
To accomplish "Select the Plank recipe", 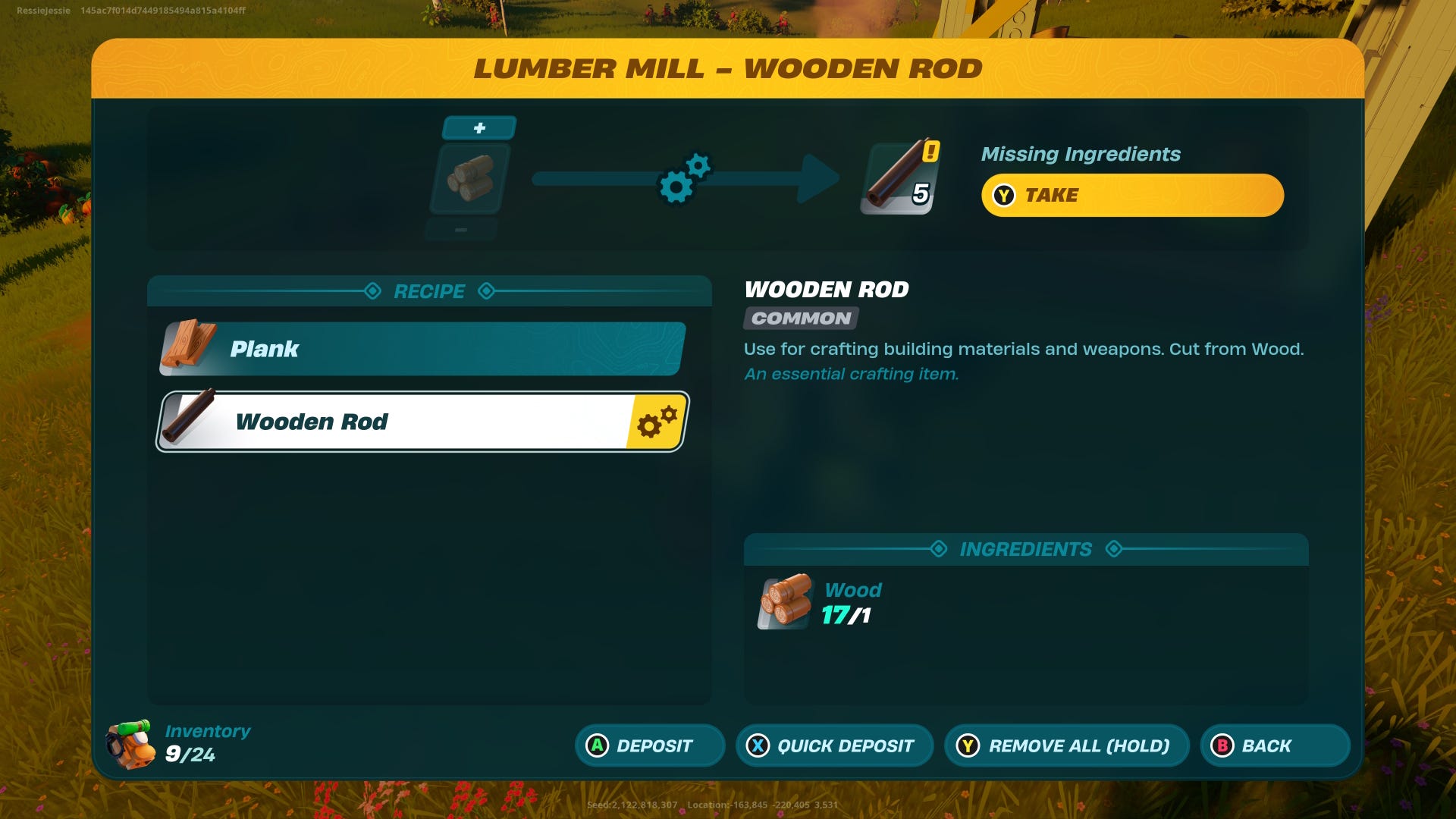I will (x=422, y=349).
